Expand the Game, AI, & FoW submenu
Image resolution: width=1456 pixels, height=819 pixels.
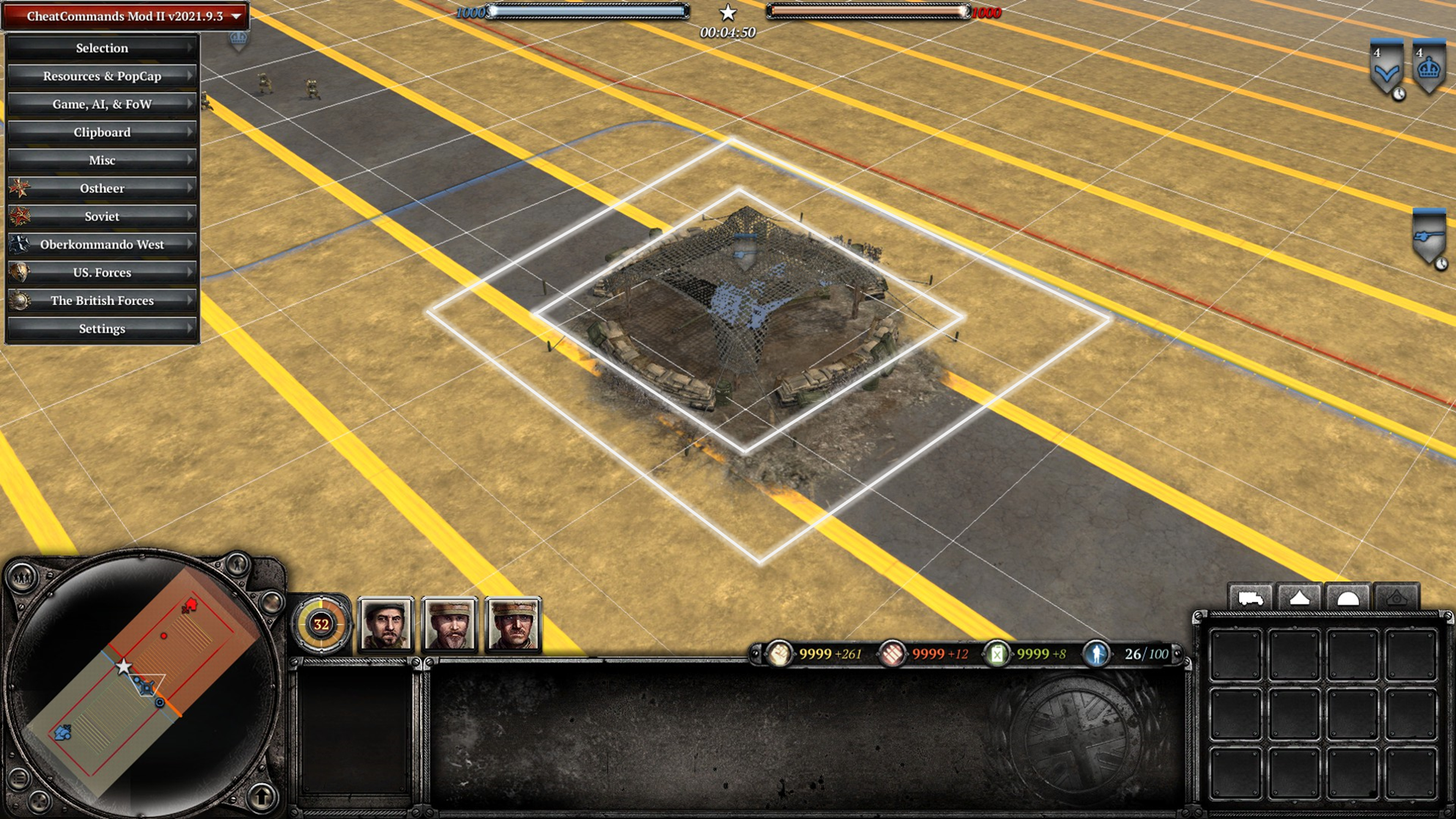point(102,104)
